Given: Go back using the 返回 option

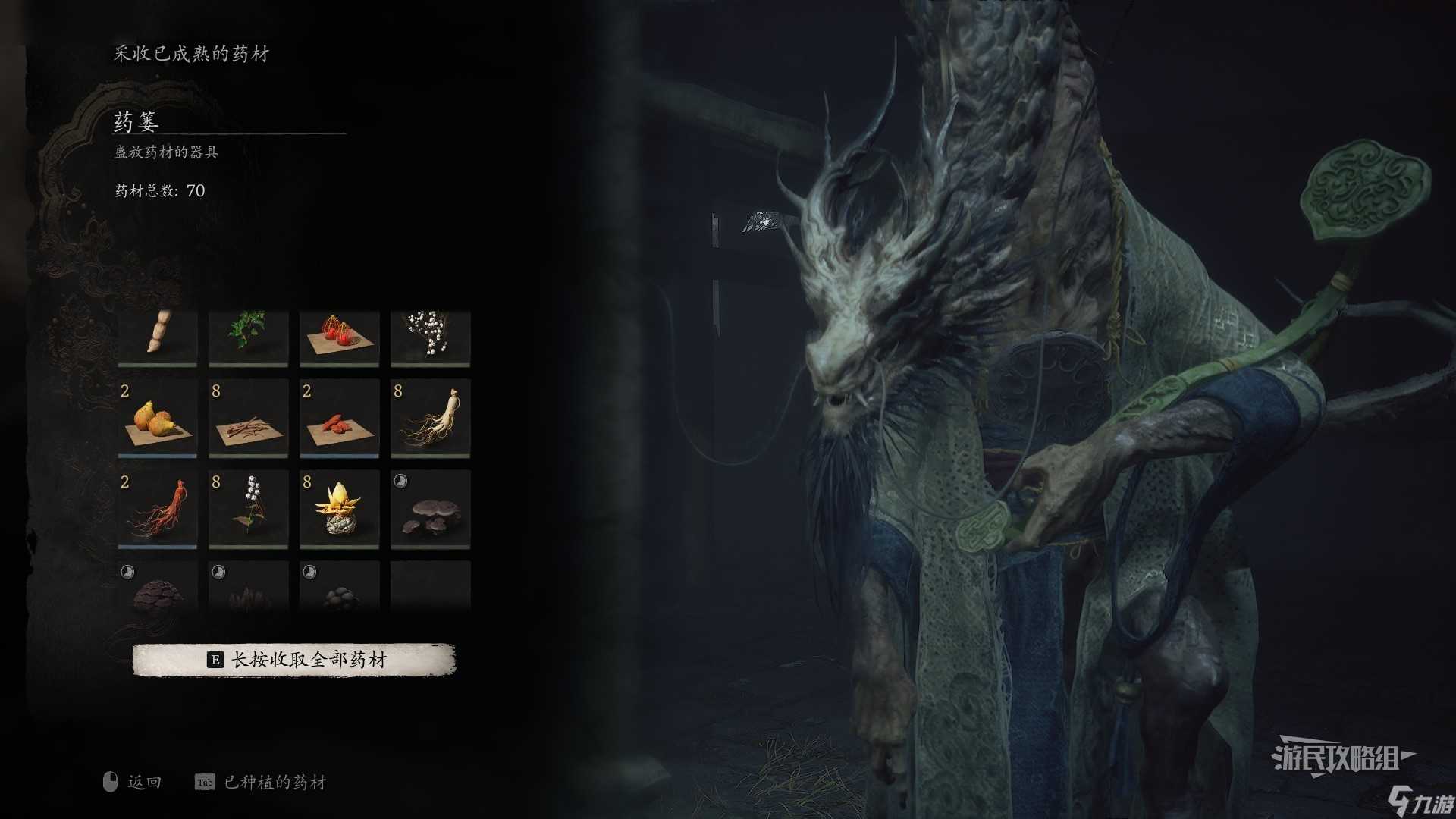Looking at the screenshot, I should click(x=133, y=782).
